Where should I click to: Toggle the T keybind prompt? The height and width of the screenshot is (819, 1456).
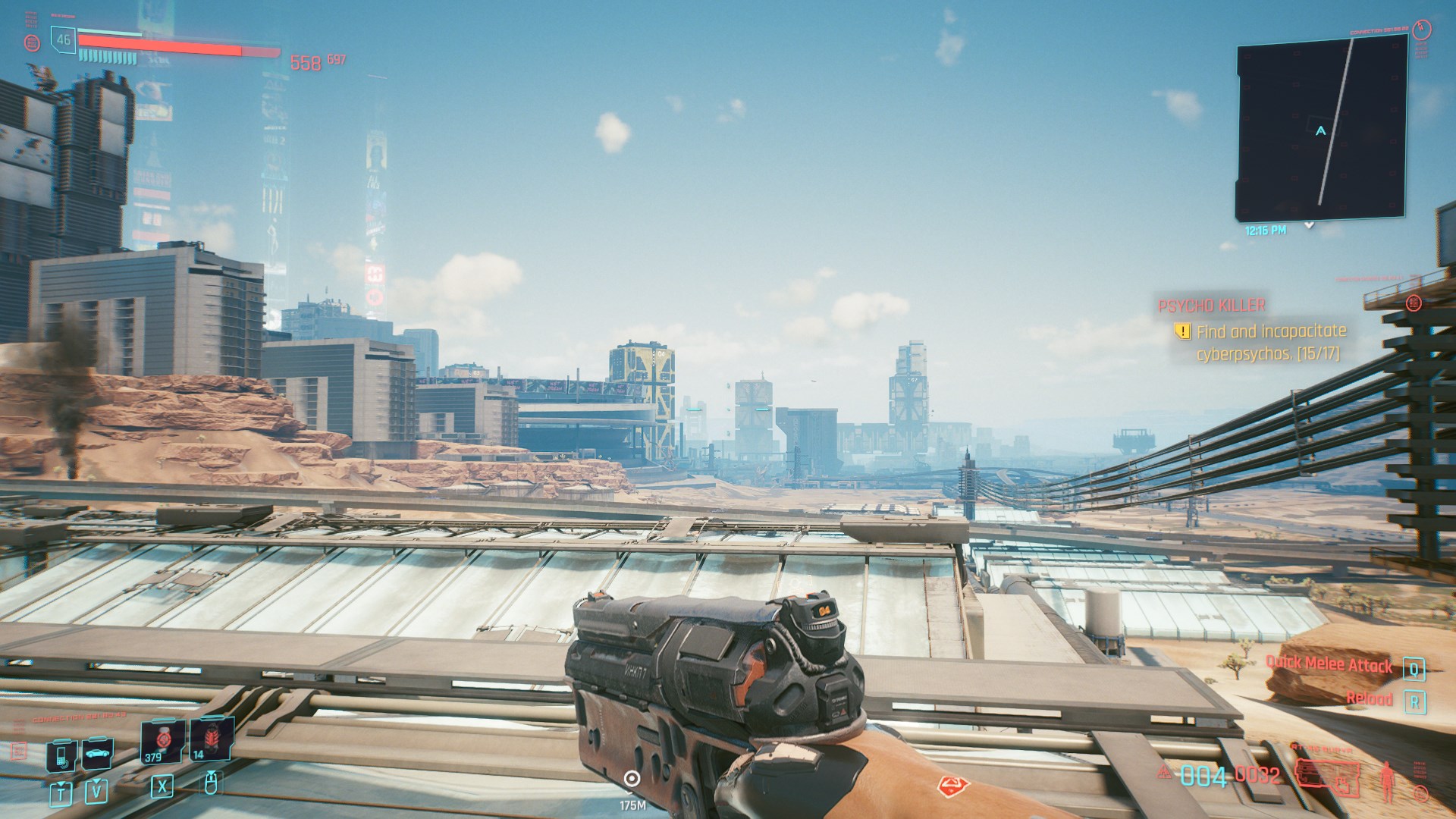coord(61,796)
